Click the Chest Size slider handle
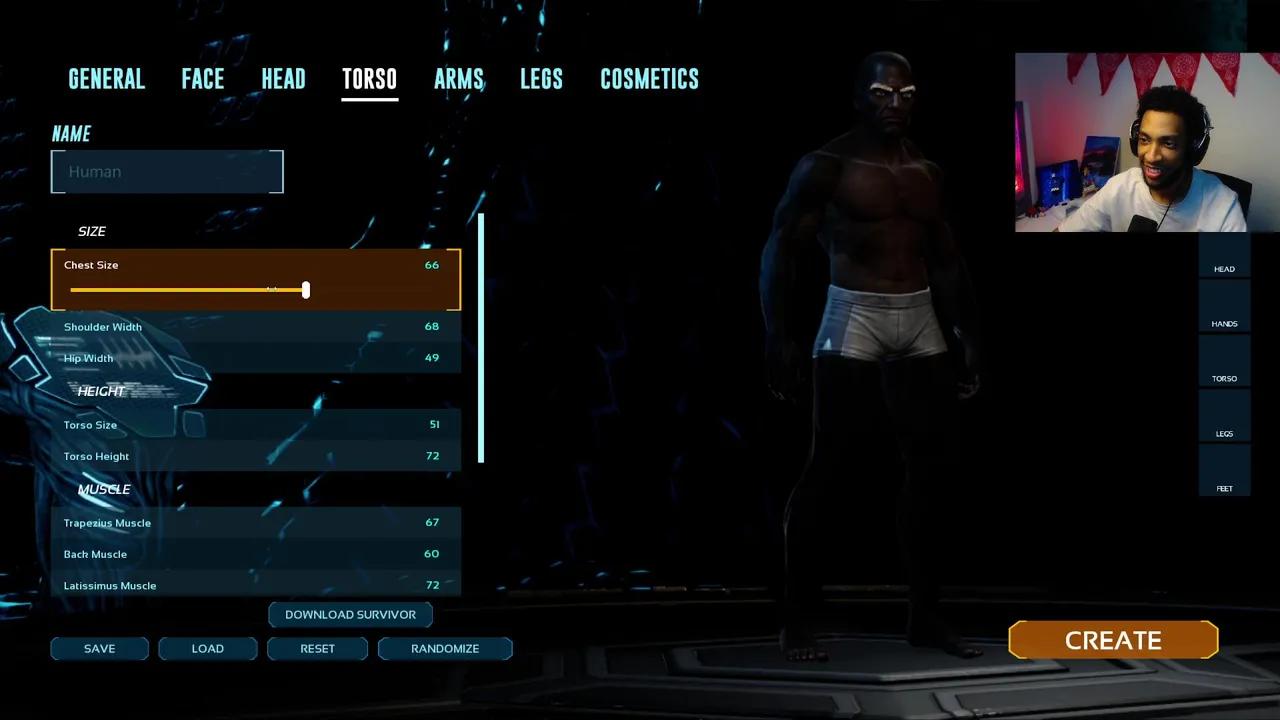 tap(305, 290)
